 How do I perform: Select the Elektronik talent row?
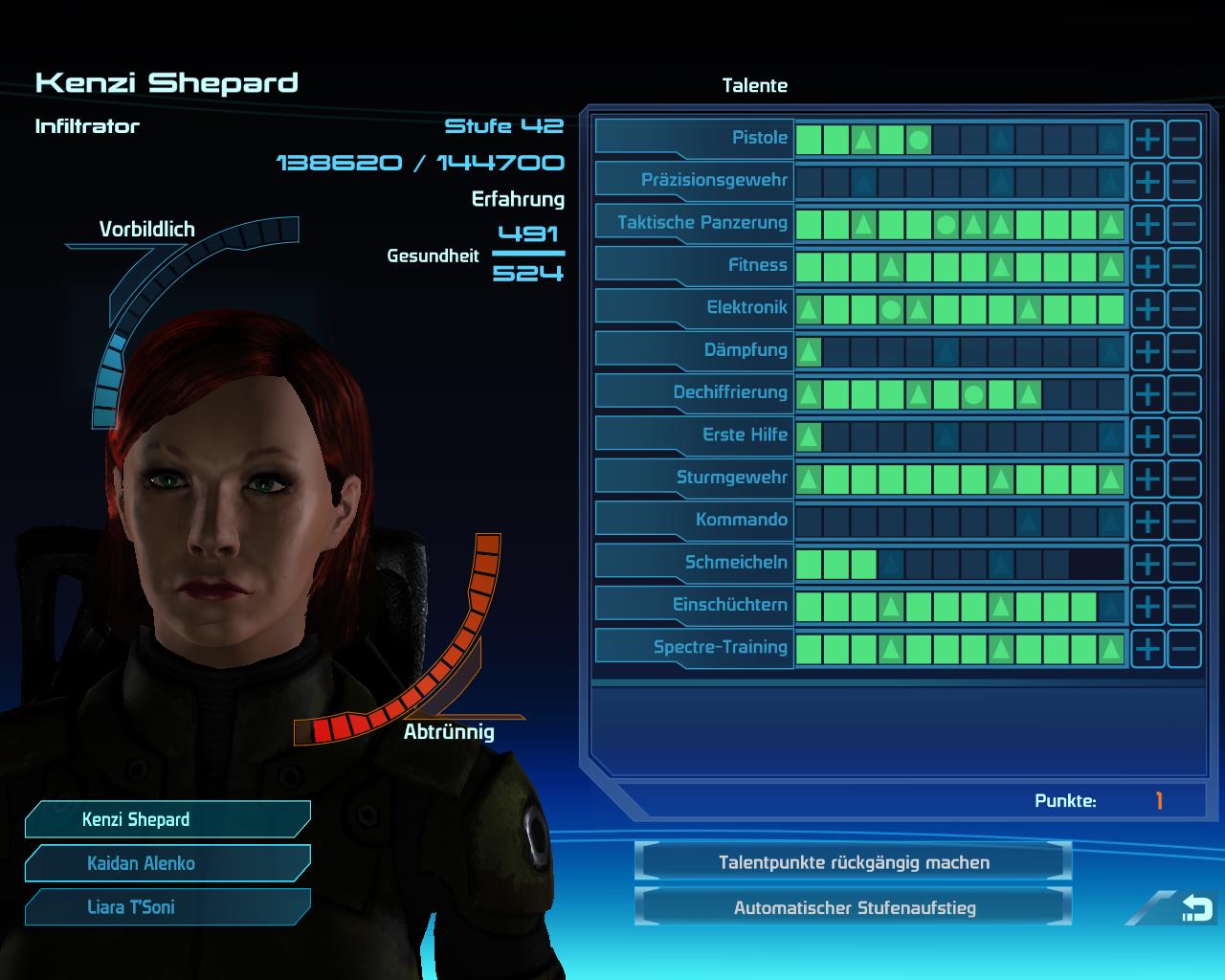click(696, 307)
